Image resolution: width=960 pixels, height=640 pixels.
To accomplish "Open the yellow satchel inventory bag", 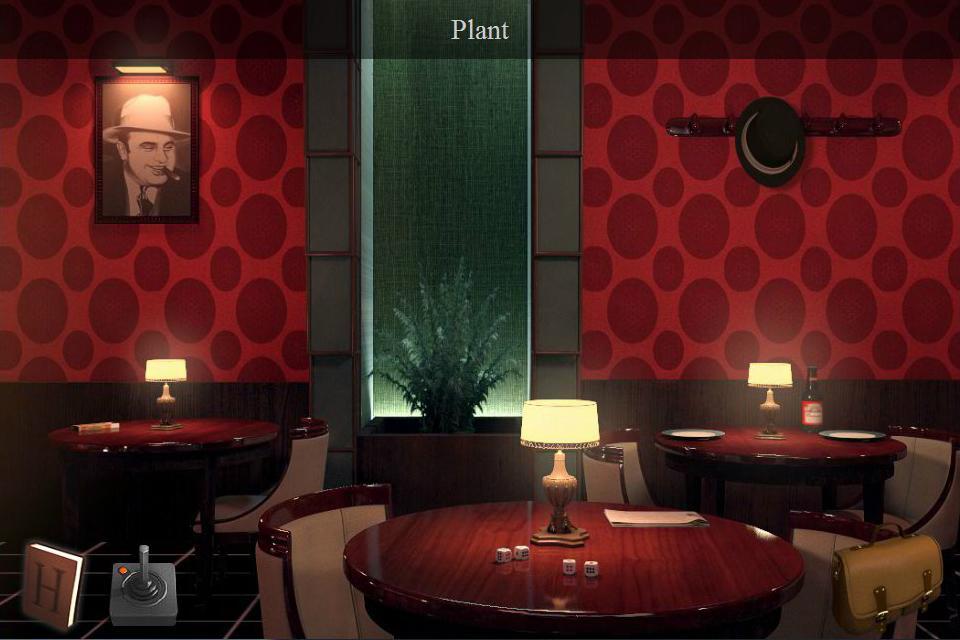I will click(887, 580).
